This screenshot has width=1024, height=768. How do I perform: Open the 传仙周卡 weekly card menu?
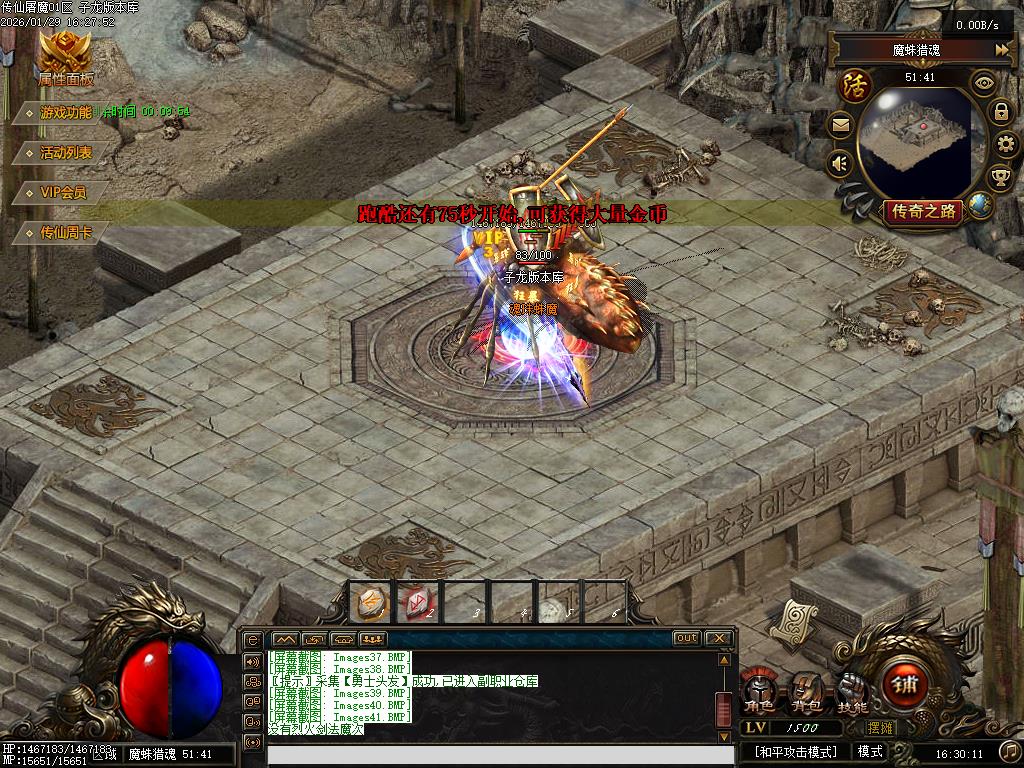pyautogui.click(x=66, y=232)
